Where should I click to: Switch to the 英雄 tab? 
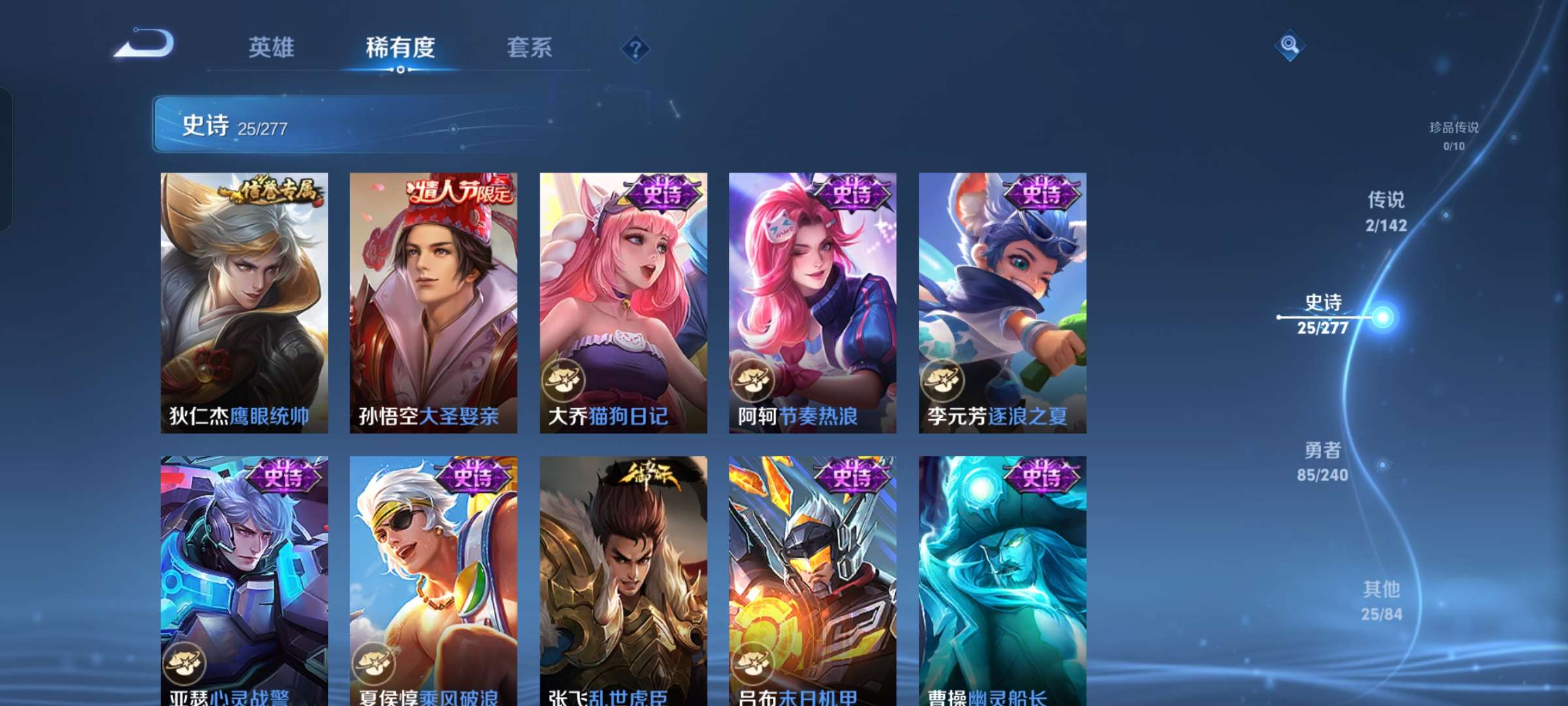[x=271, y=47]
